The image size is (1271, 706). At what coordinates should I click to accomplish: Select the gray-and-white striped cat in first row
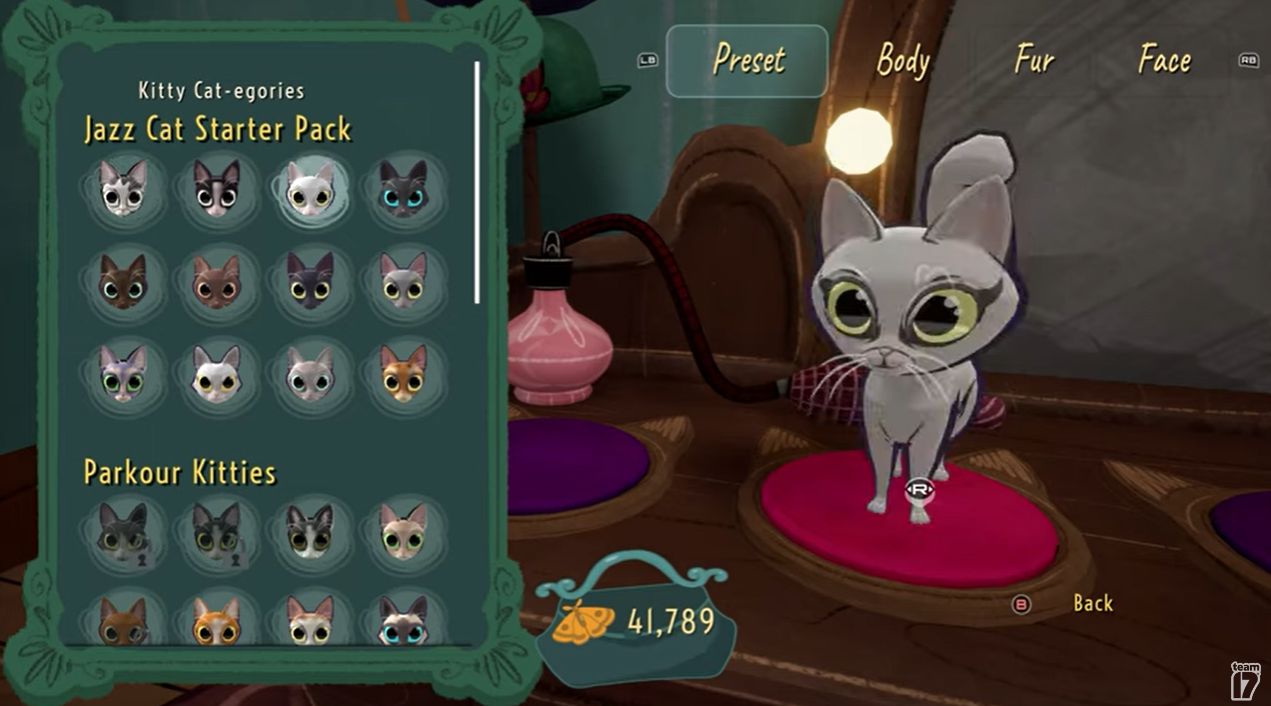click(x=123, y=188)
